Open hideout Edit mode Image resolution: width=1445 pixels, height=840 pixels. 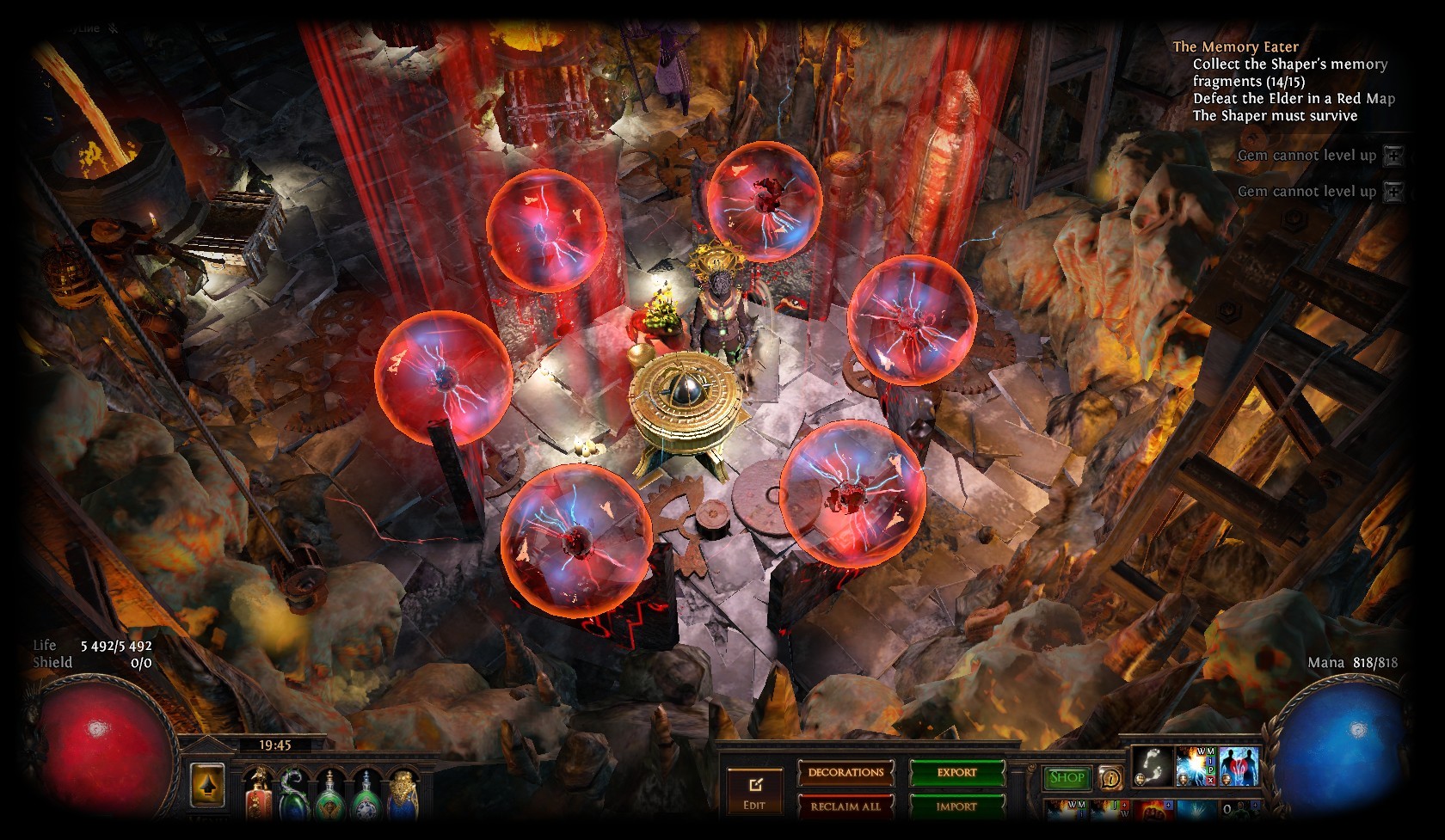754,792
